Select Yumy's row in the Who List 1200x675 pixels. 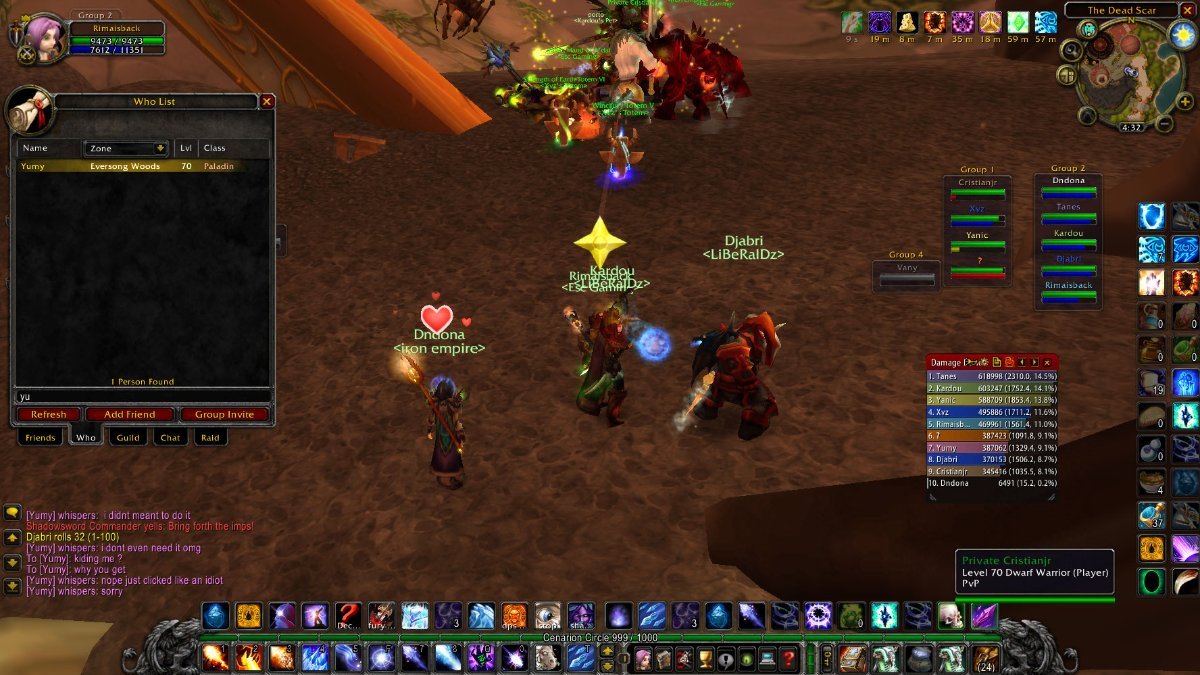pyautogui.click(x=140, y=166)
